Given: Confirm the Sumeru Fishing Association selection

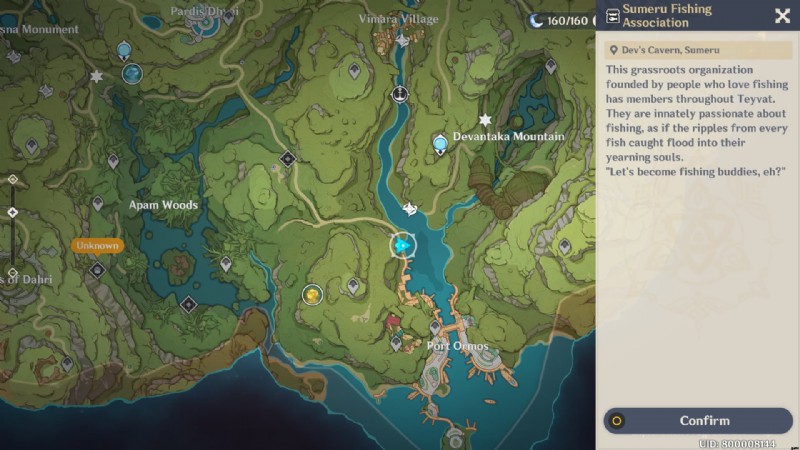Looking at the screenshot, I should (698, 421).
